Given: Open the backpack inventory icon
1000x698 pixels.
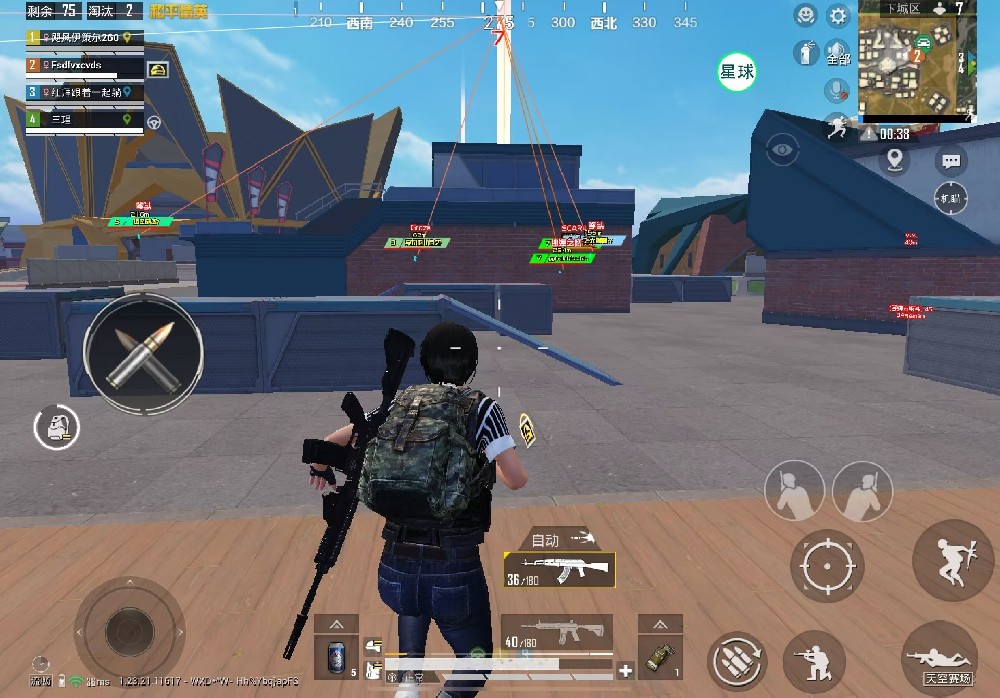Looking at the screenshot, I should click(x=56, y=427).
